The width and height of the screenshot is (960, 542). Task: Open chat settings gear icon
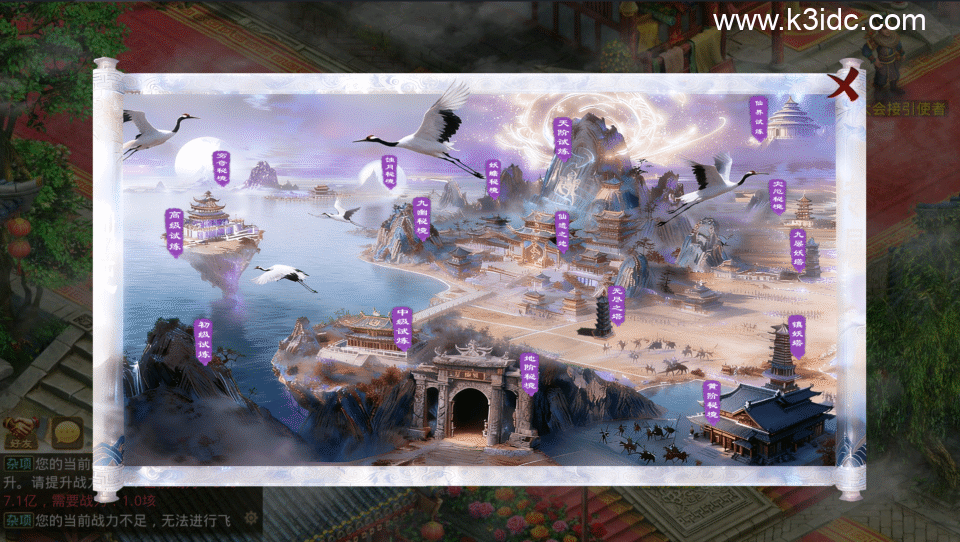coord(251,517)
